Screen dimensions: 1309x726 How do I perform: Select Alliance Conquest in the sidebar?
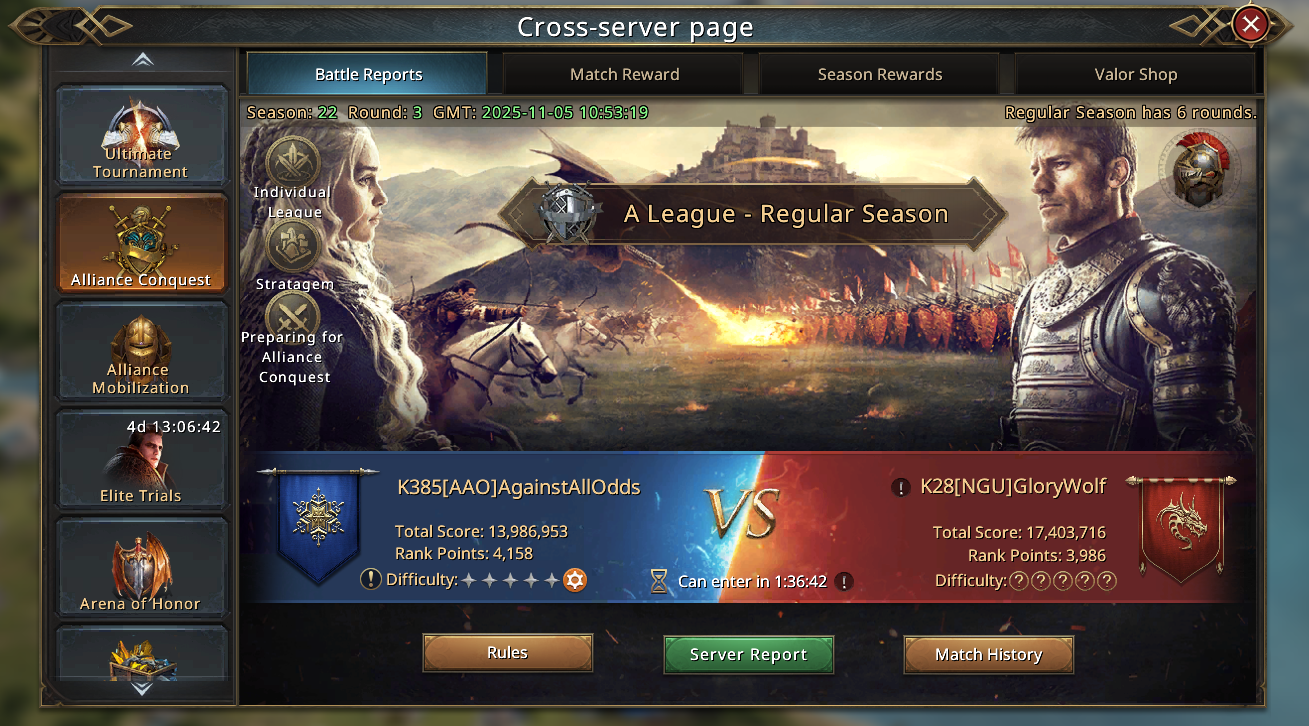141,245
